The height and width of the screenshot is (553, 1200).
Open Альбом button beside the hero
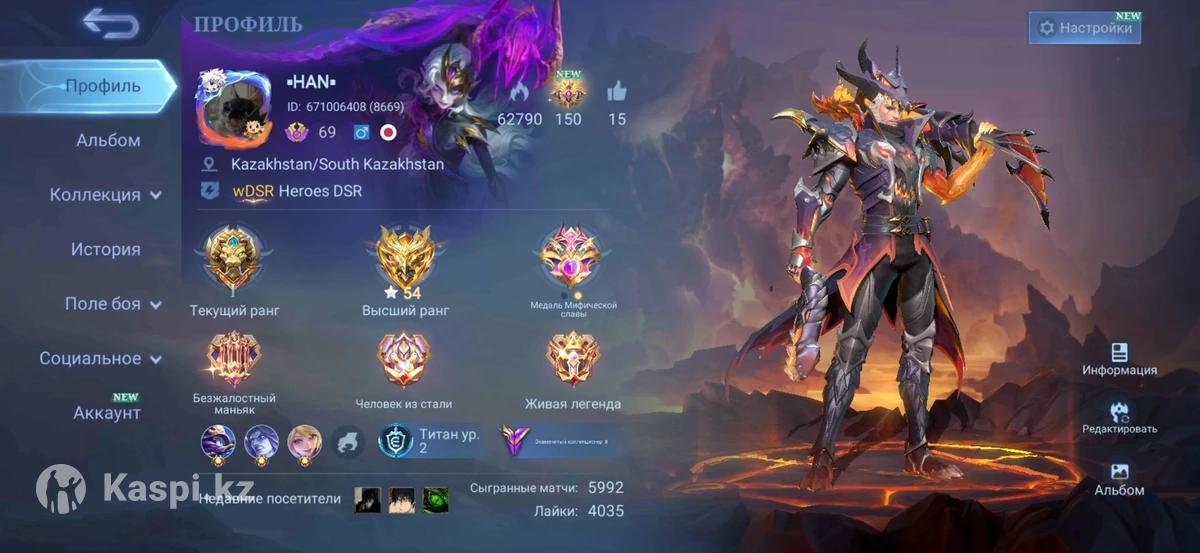(1119, 479)
